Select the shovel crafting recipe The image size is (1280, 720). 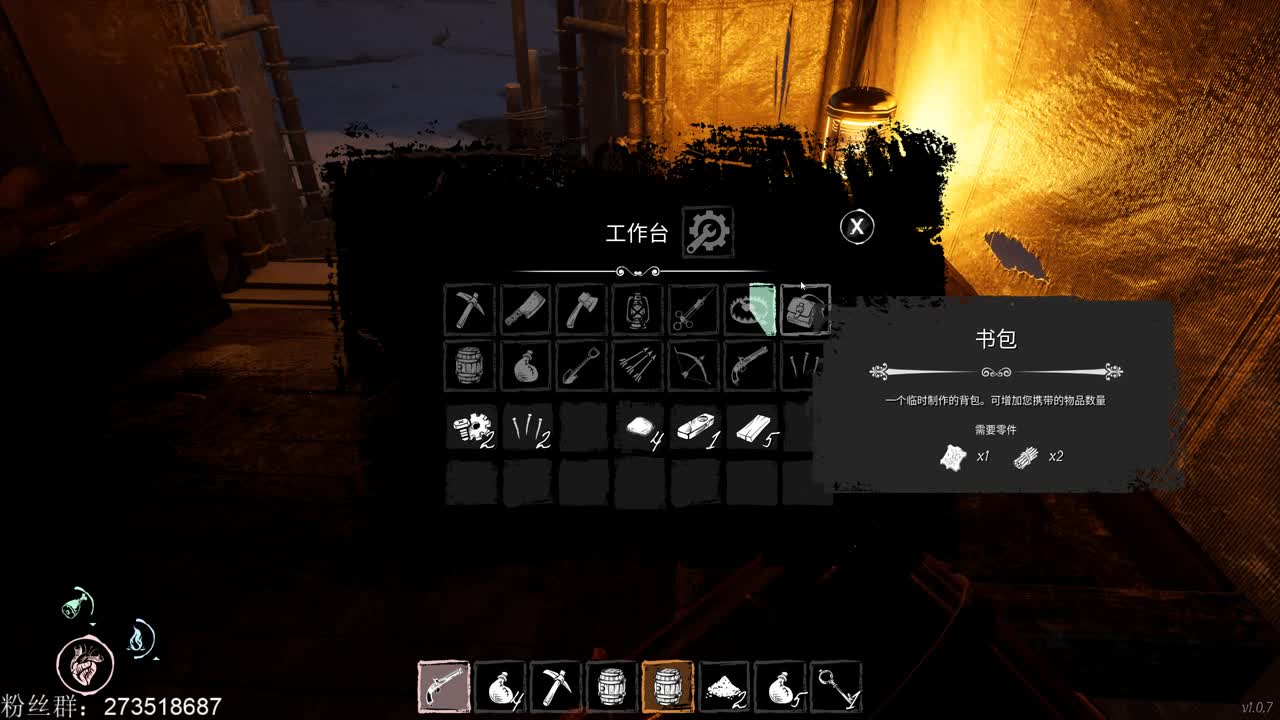(x=581, y=366)
